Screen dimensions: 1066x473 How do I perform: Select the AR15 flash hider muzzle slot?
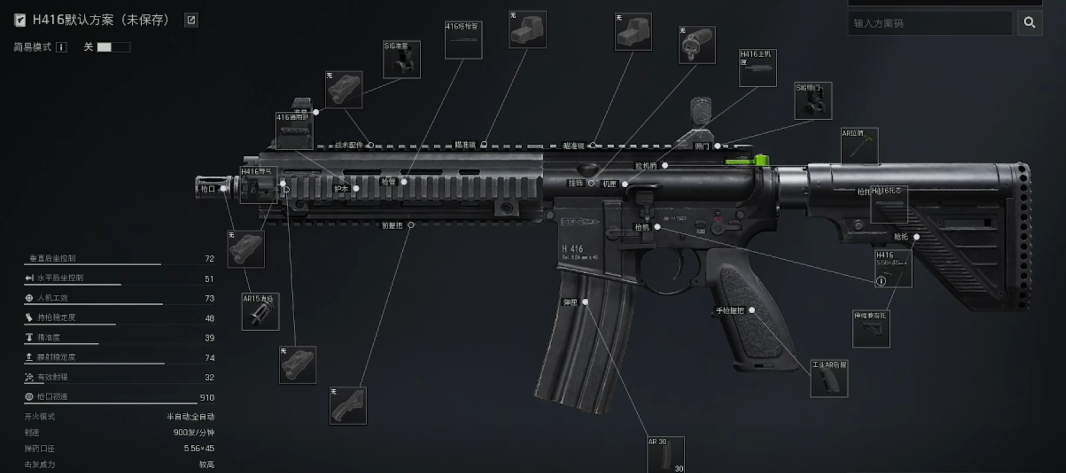(261, 312)
